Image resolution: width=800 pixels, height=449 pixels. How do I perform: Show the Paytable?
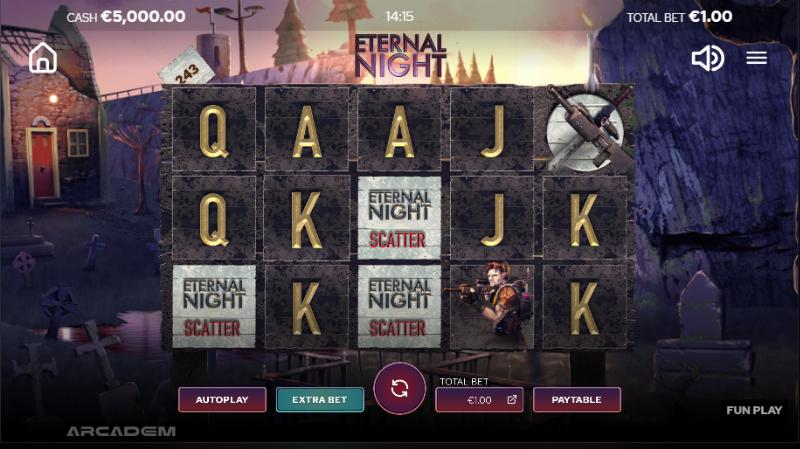pos(577,400)
